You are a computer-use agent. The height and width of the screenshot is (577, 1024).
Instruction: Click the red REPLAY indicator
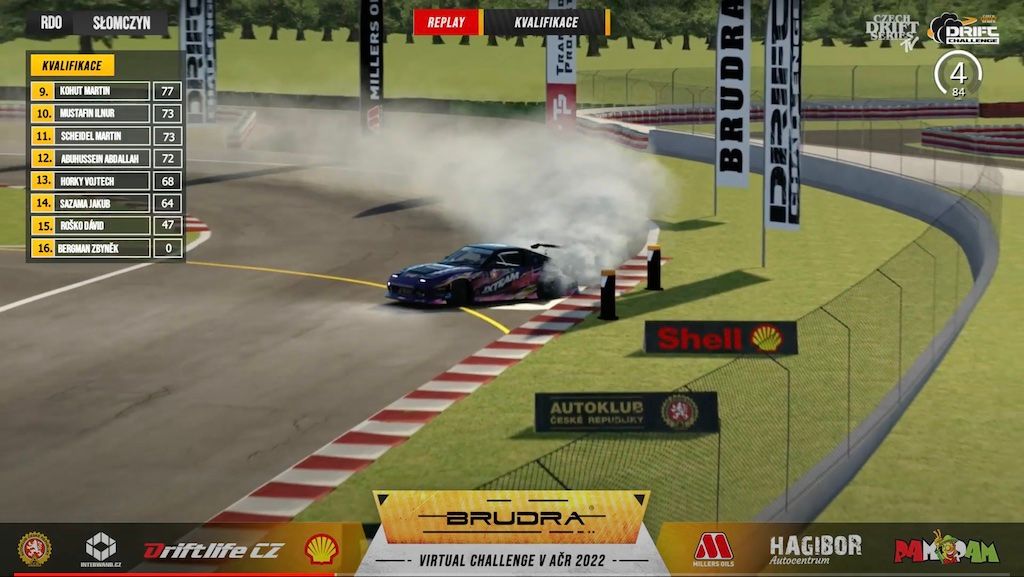[446, 22]
